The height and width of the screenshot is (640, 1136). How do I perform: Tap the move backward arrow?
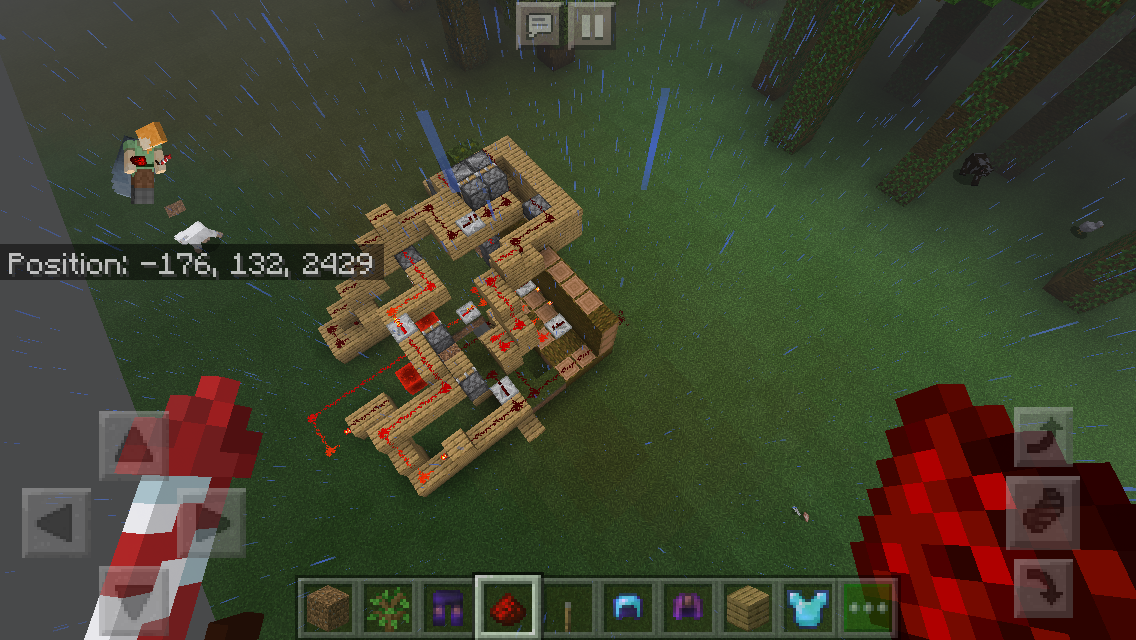134,600
